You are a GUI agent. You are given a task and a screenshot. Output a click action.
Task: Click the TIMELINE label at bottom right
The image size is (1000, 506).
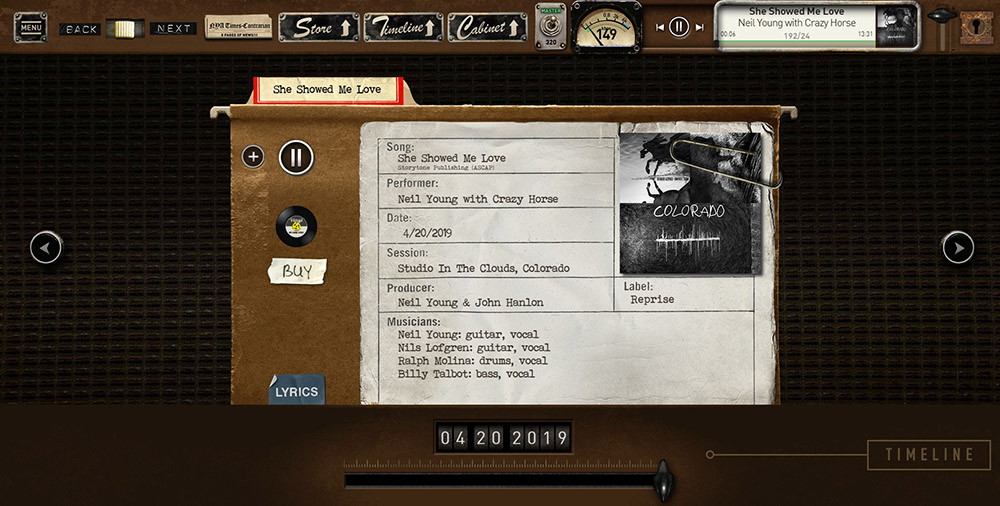click(929, 455)
